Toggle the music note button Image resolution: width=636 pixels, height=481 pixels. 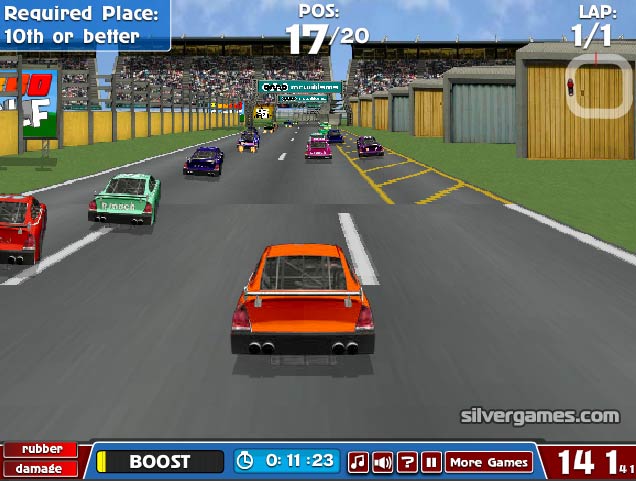click(x=358, y=462)
